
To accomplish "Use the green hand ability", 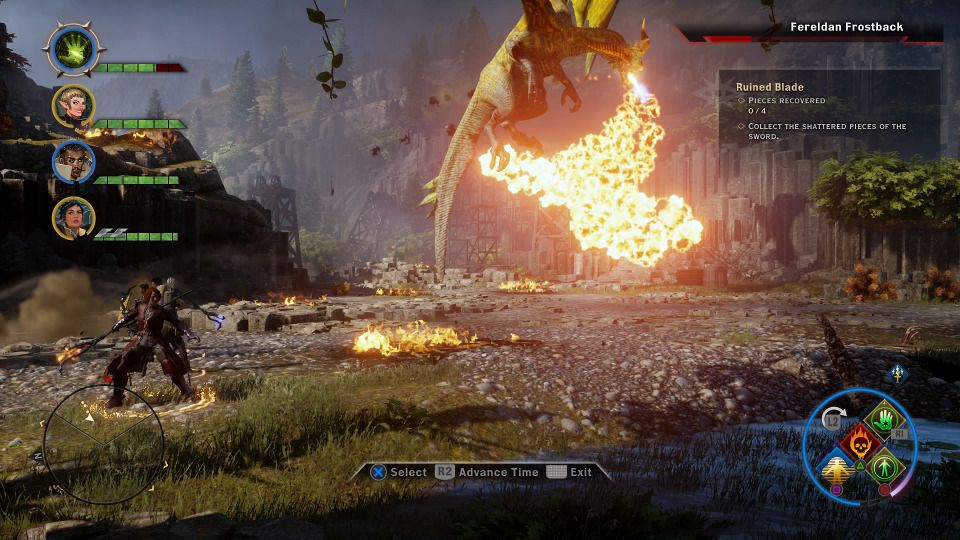I will click(x=883, y=419).
